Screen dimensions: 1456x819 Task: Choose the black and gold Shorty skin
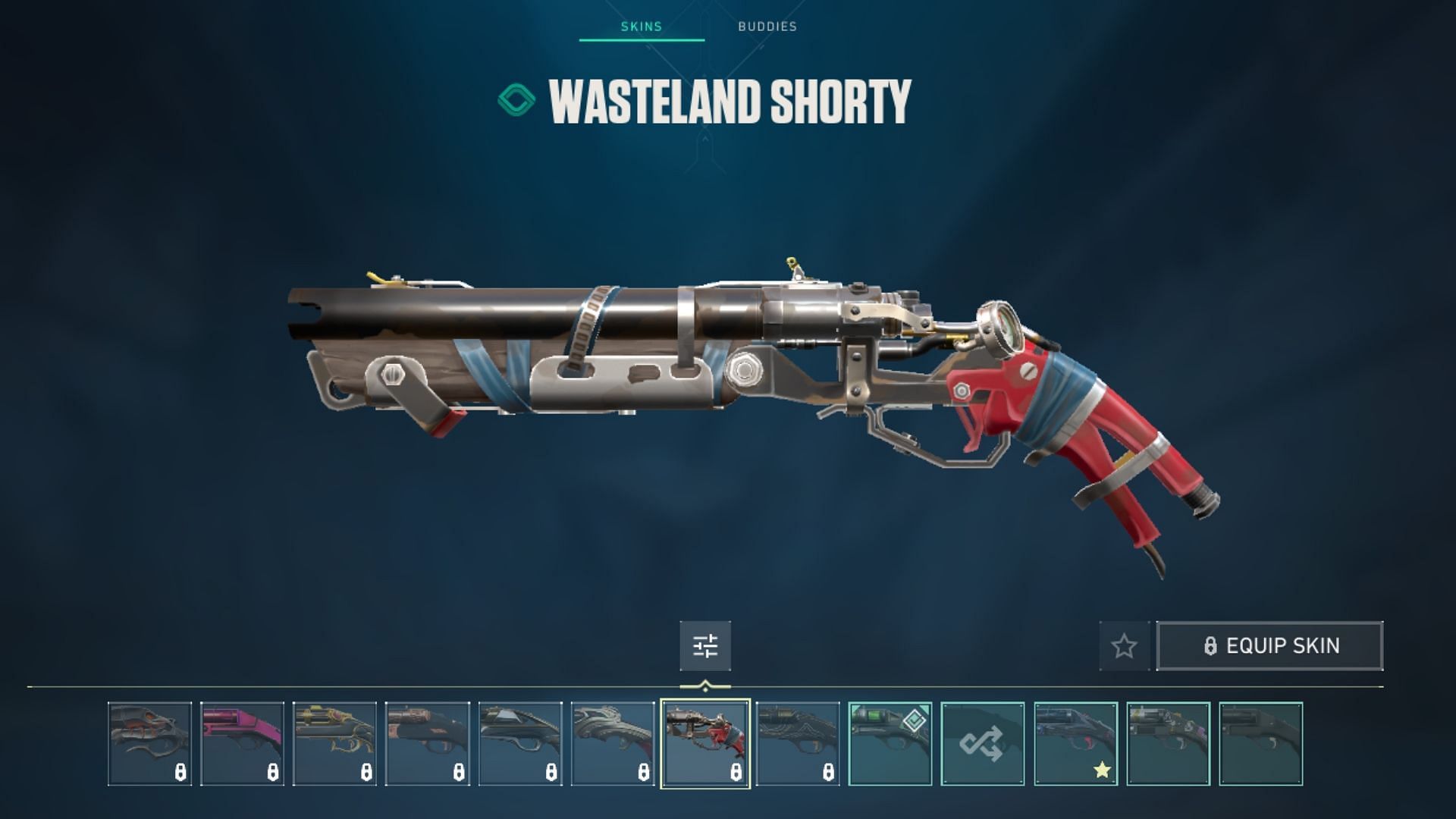(x=334, y=743)
